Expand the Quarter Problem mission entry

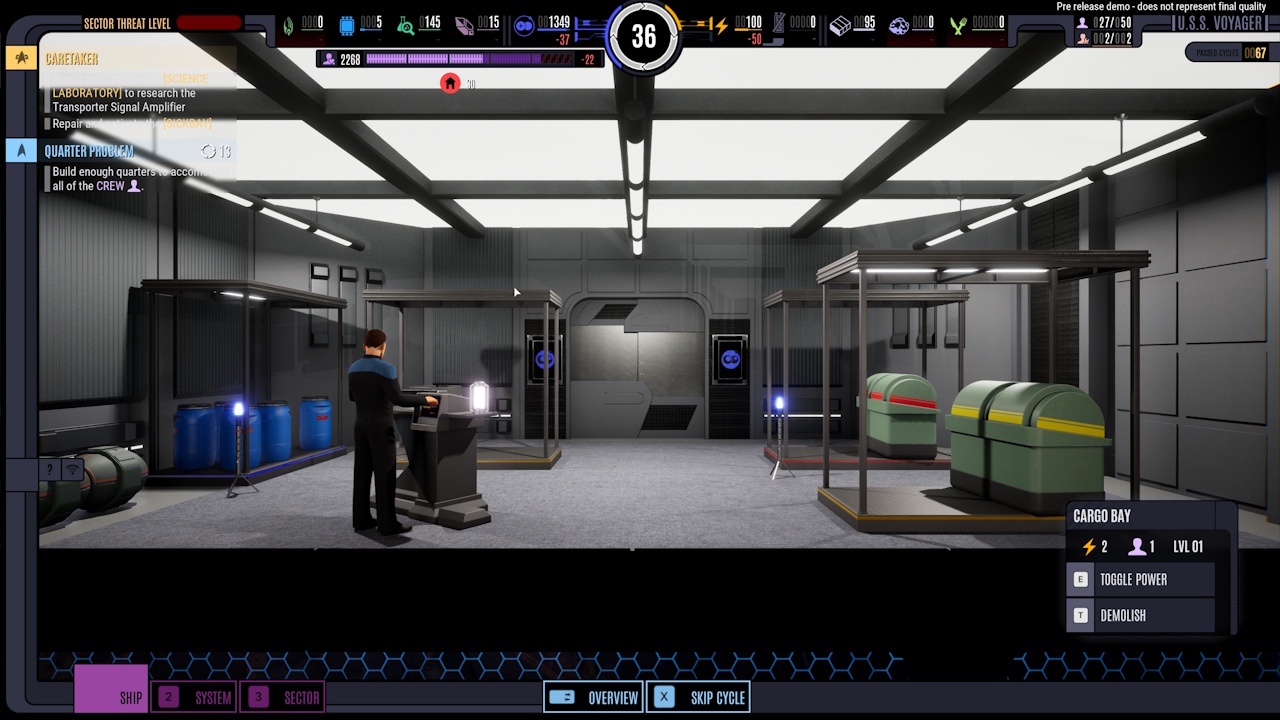click(x=120, y=151)
